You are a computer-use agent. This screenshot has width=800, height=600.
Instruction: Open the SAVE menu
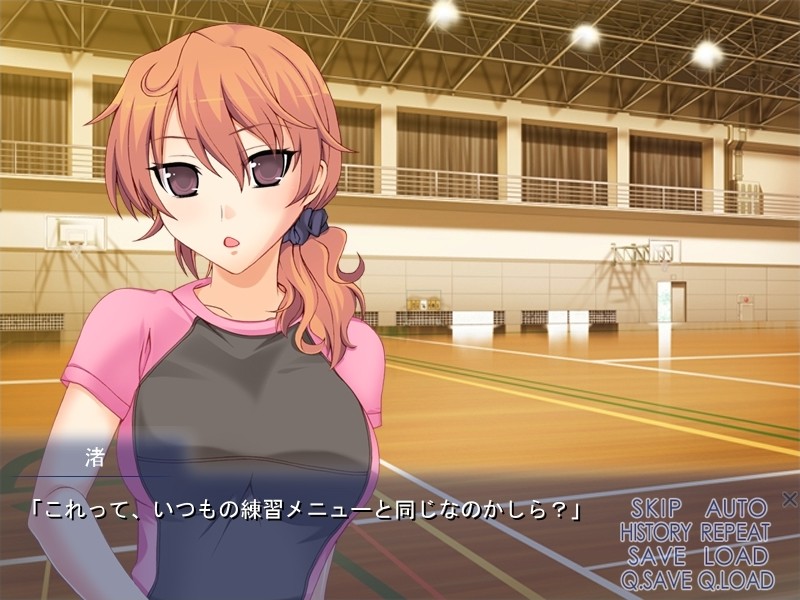click(x=658, y=556)
